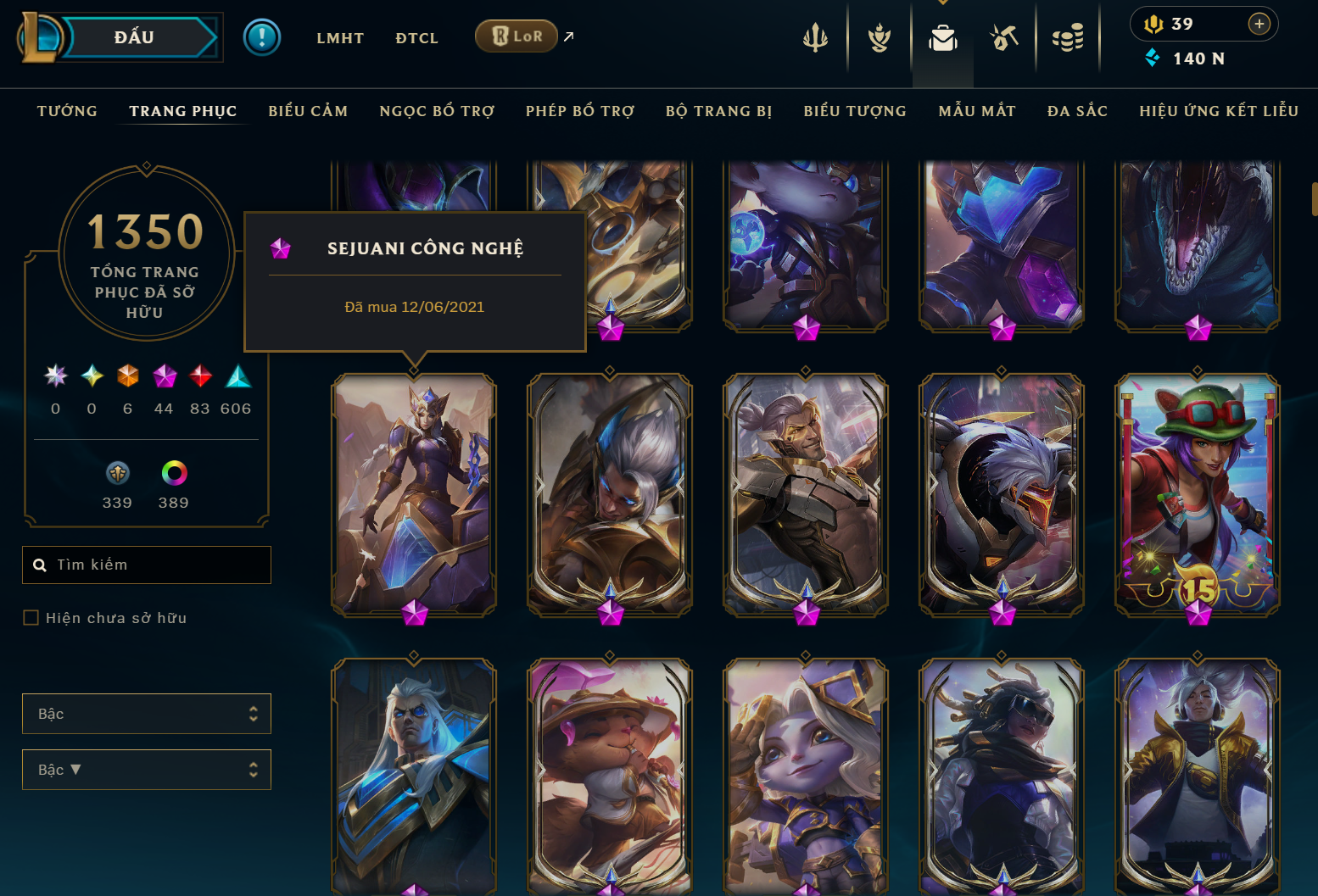
Task: Switch to the TƯỚNG tab
Action: click(66, 110)
